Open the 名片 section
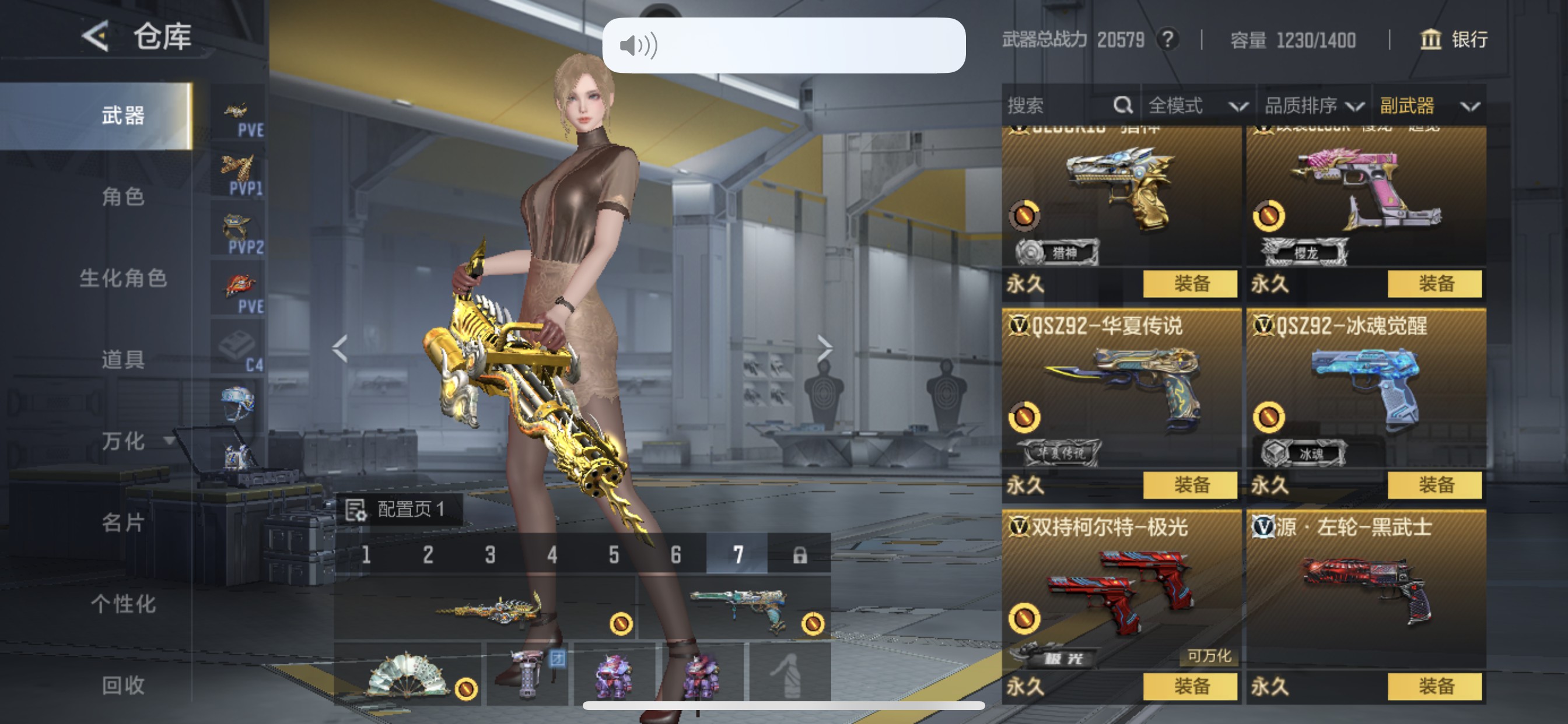The height and width of the screenshot is (724, 1568). point(123,522)
